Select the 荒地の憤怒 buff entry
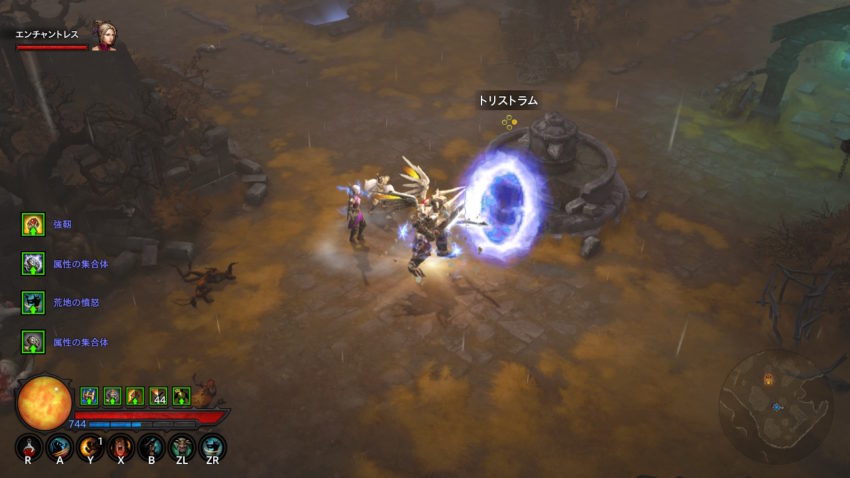Viewport: 850px width, 478px height. click(33, 302)
